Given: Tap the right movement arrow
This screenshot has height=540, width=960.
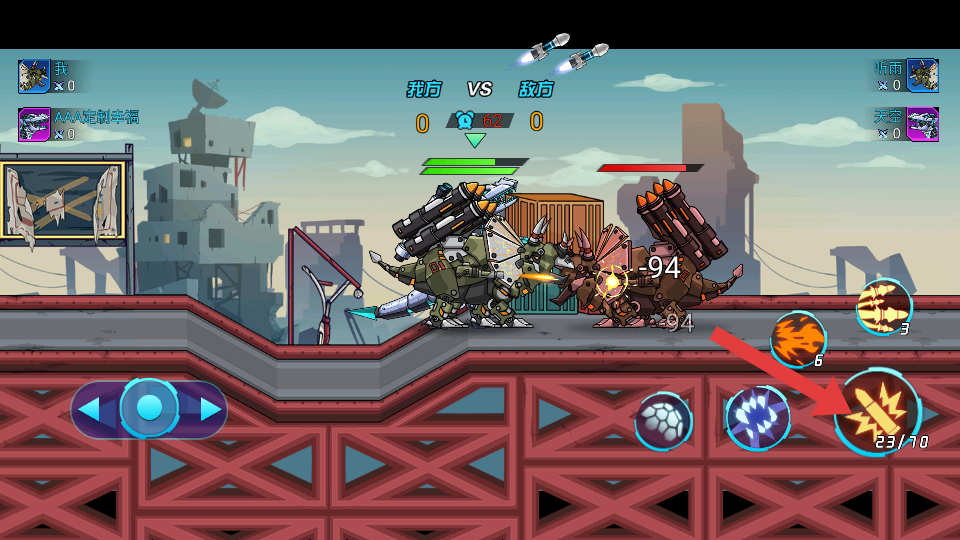Looking at the screenshot, I should click(210, 409).
